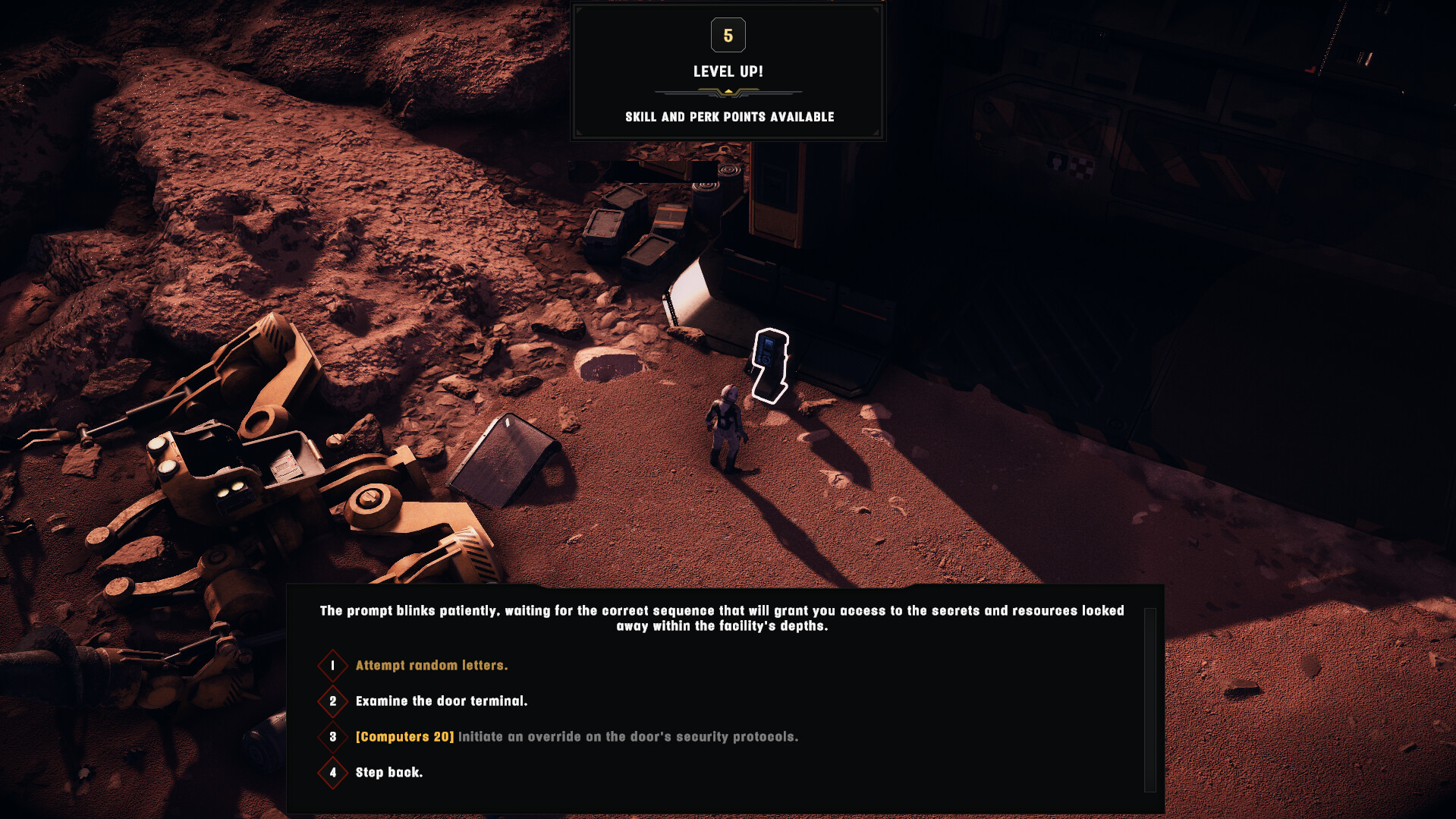1456x819 pixels.
Task: Select the dialogue option Attempt random letters
Action: point(432,665)
